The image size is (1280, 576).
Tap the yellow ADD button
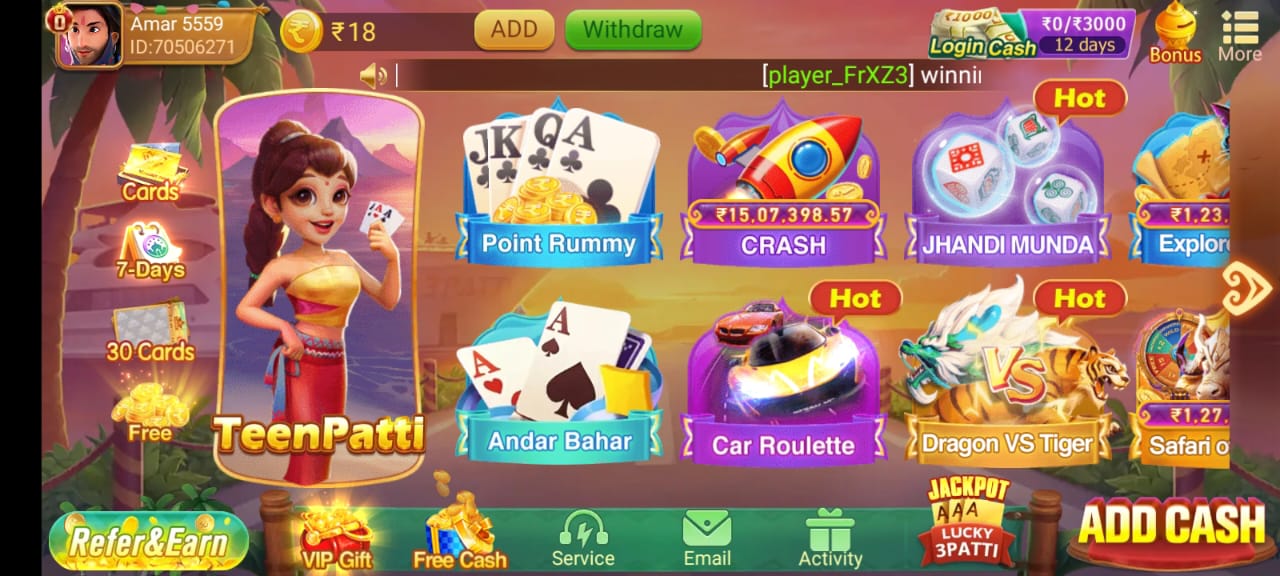pyautogui.click(x=514, y=30)
